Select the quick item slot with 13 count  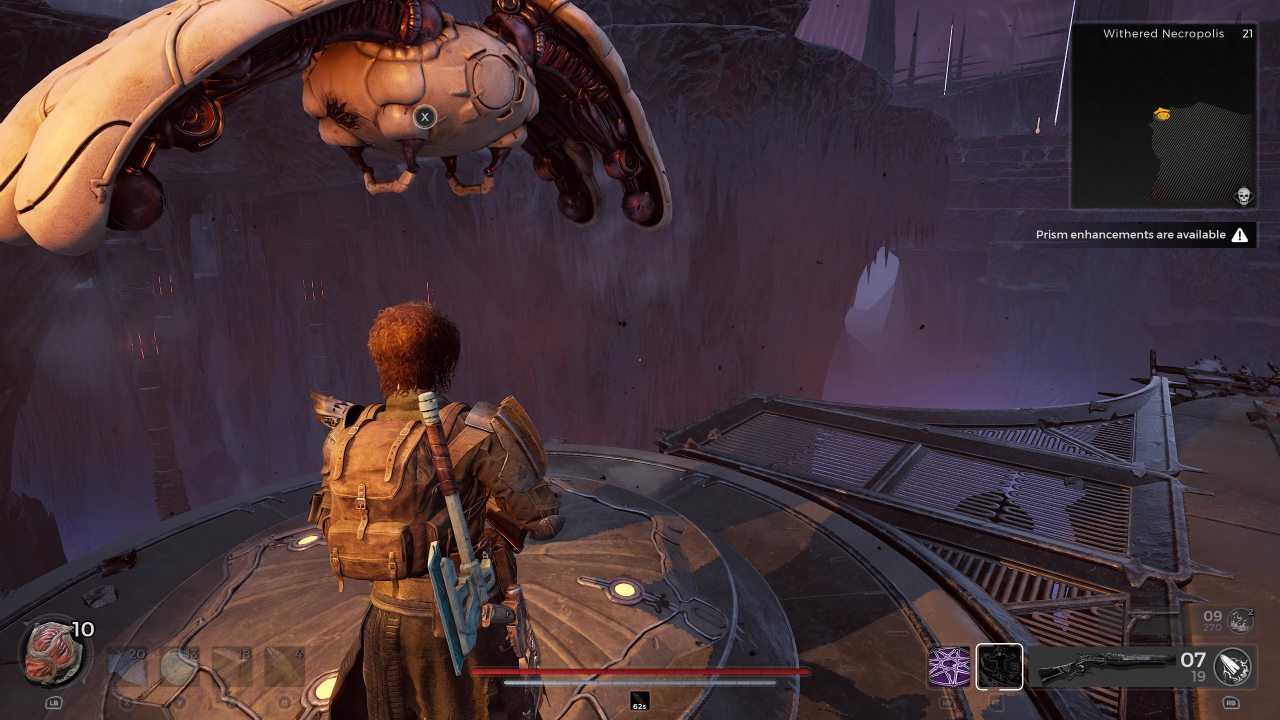pyautogui.click(x=179, y=667)
